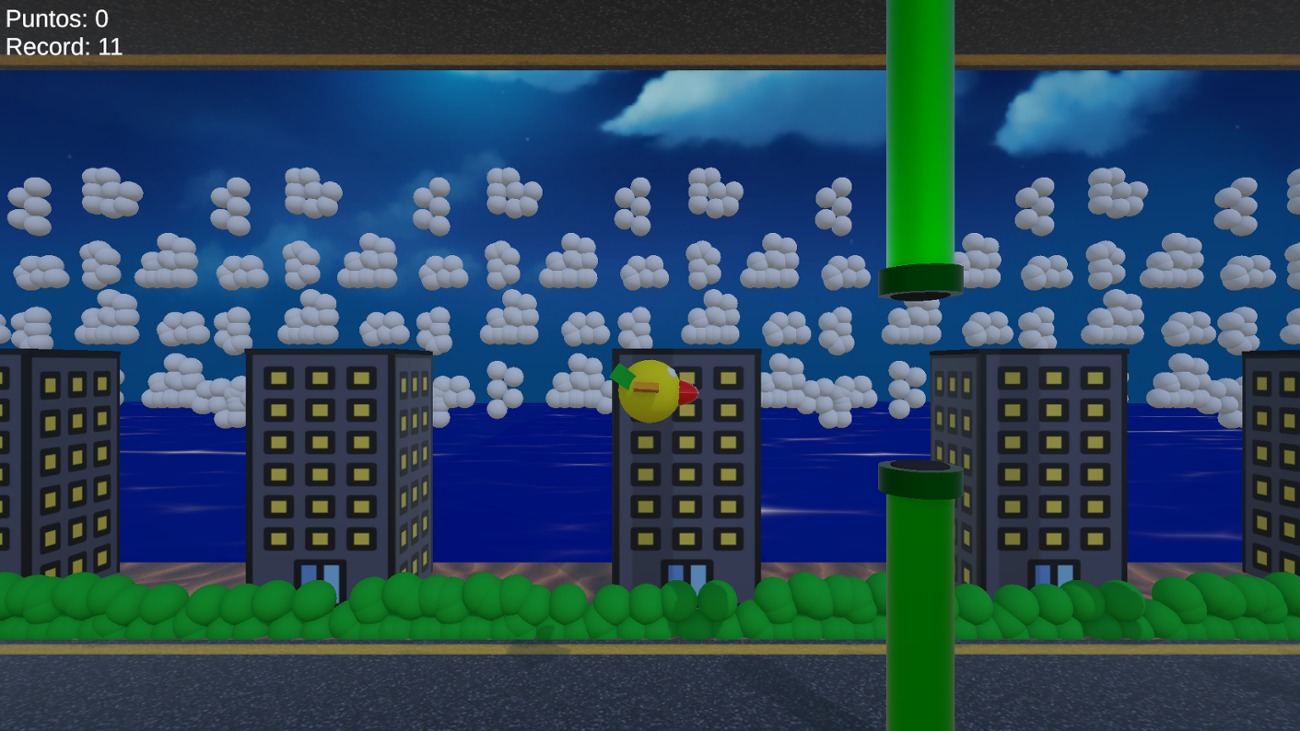Click the yellow bird character
The width and height of the screenshot is (1300, 731).
click(650, 390)
